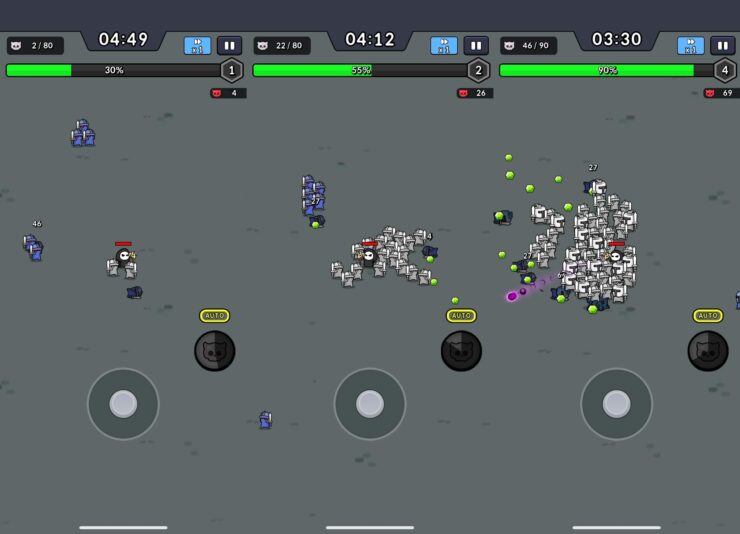Image resolution: width=740 pixels, height=534 pixels.
Task: Toggle AUTO in the 55% progress game
Action: coord(461,316)
